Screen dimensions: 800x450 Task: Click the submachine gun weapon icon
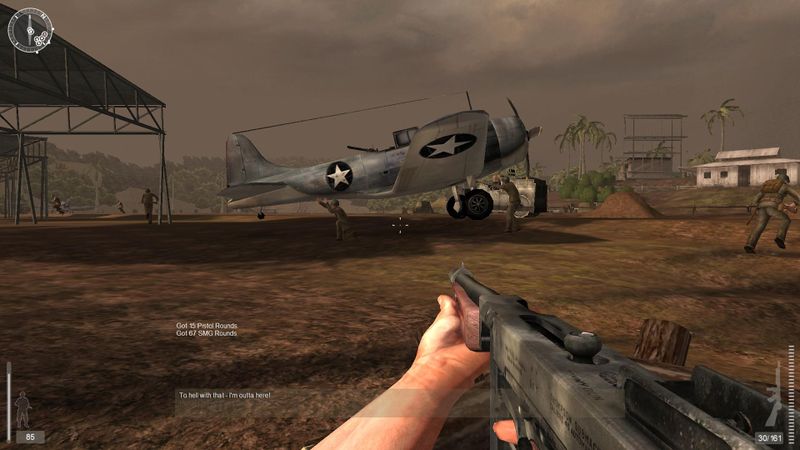point(779,400)
